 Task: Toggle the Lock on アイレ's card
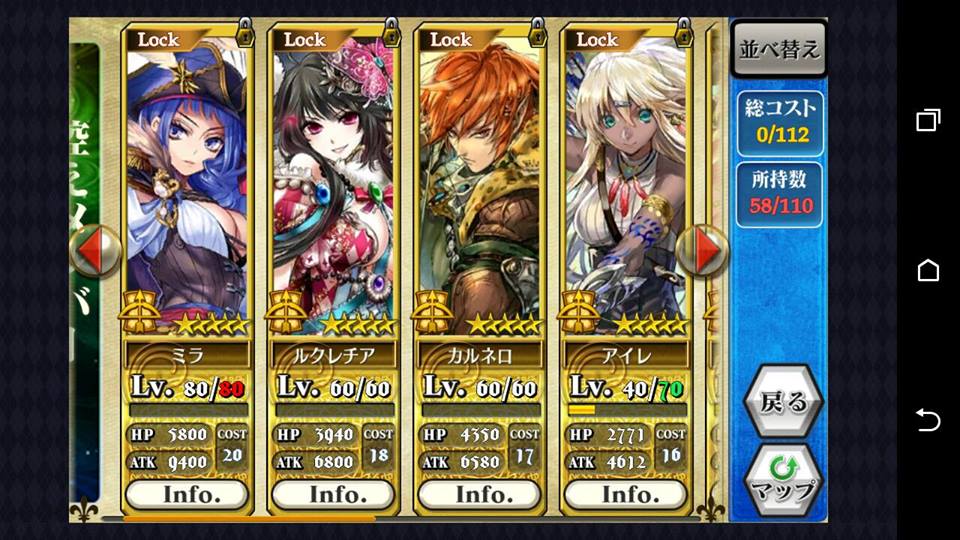pyautogui.click(x=629, y=38)
